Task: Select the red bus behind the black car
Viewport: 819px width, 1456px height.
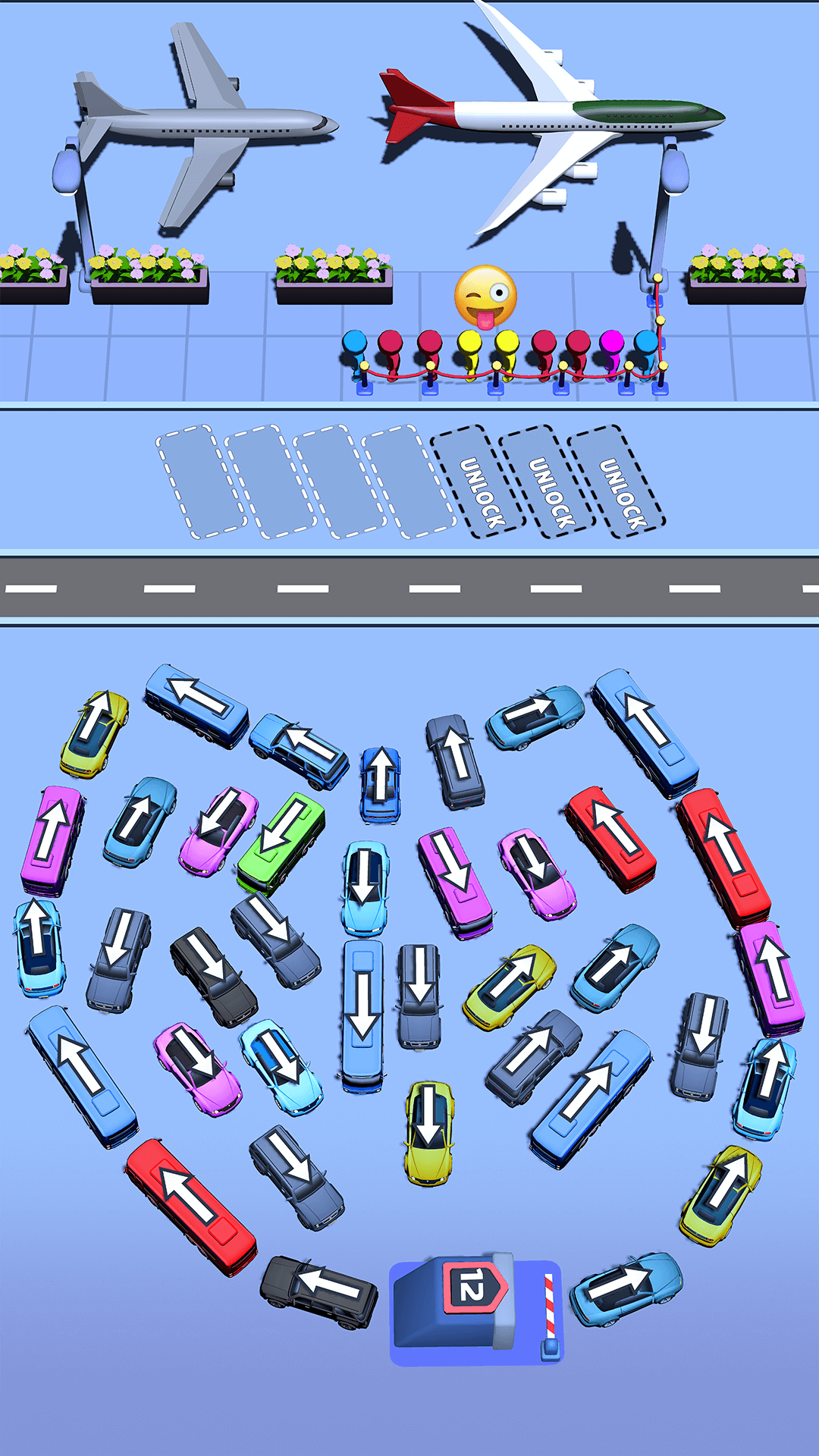Action: coord(191,1206)
